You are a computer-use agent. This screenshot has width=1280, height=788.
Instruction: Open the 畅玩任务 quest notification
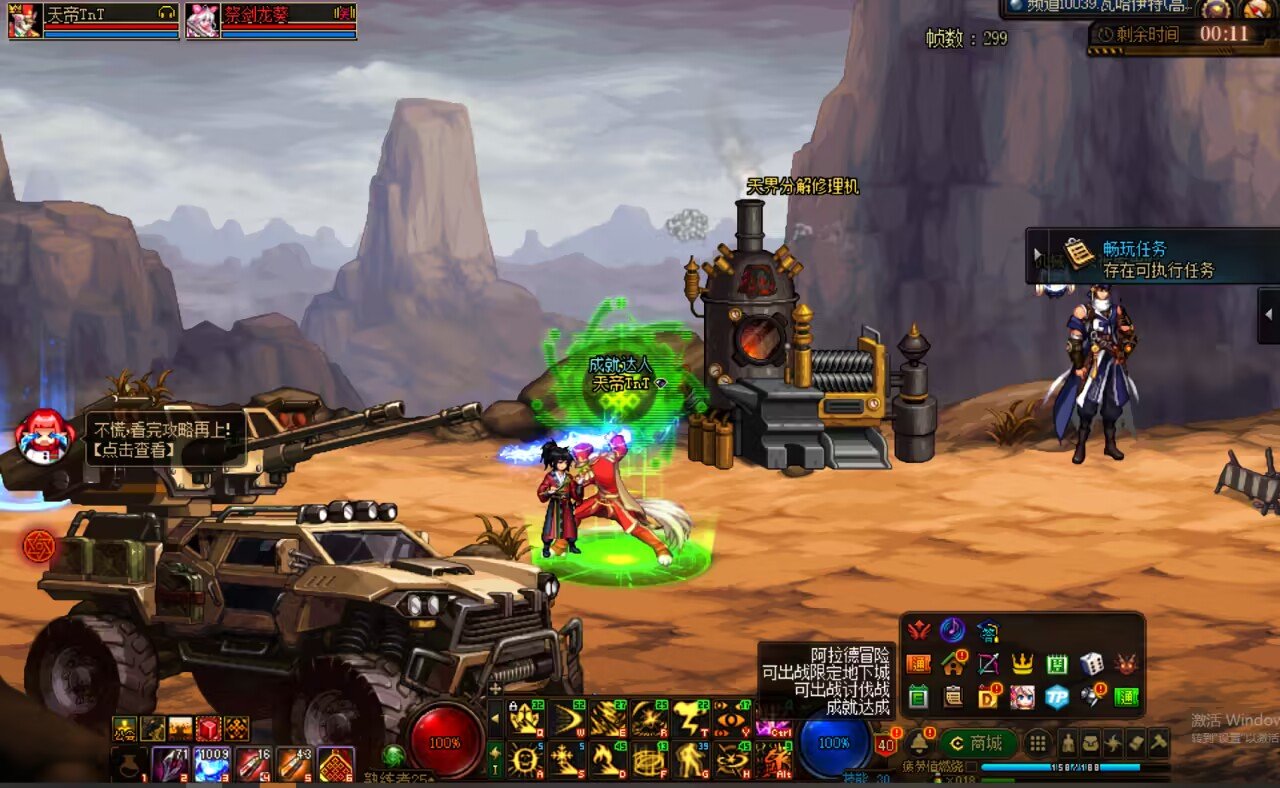tap(1150, 258)
